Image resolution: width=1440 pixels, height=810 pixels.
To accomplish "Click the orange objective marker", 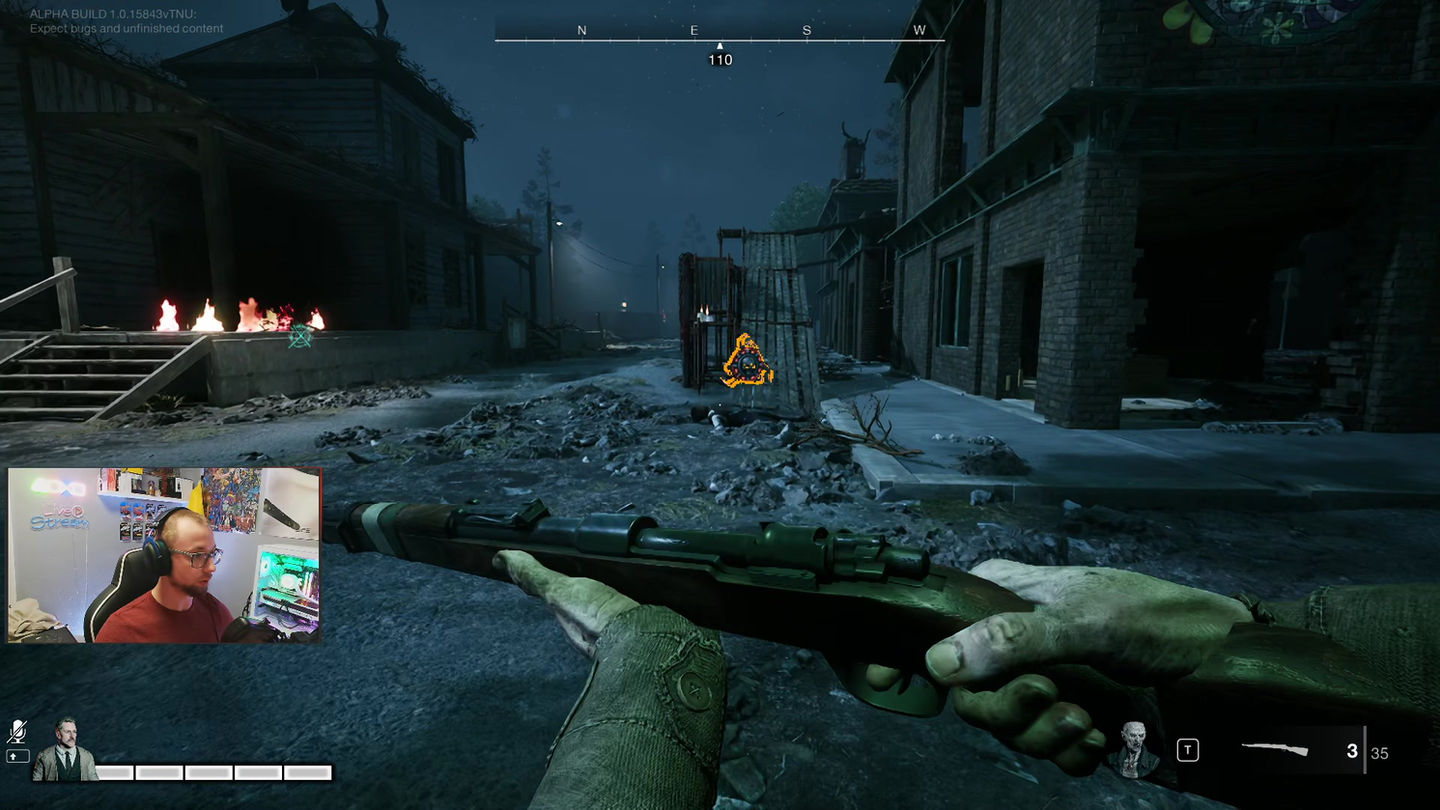I will tap(747, 363).
